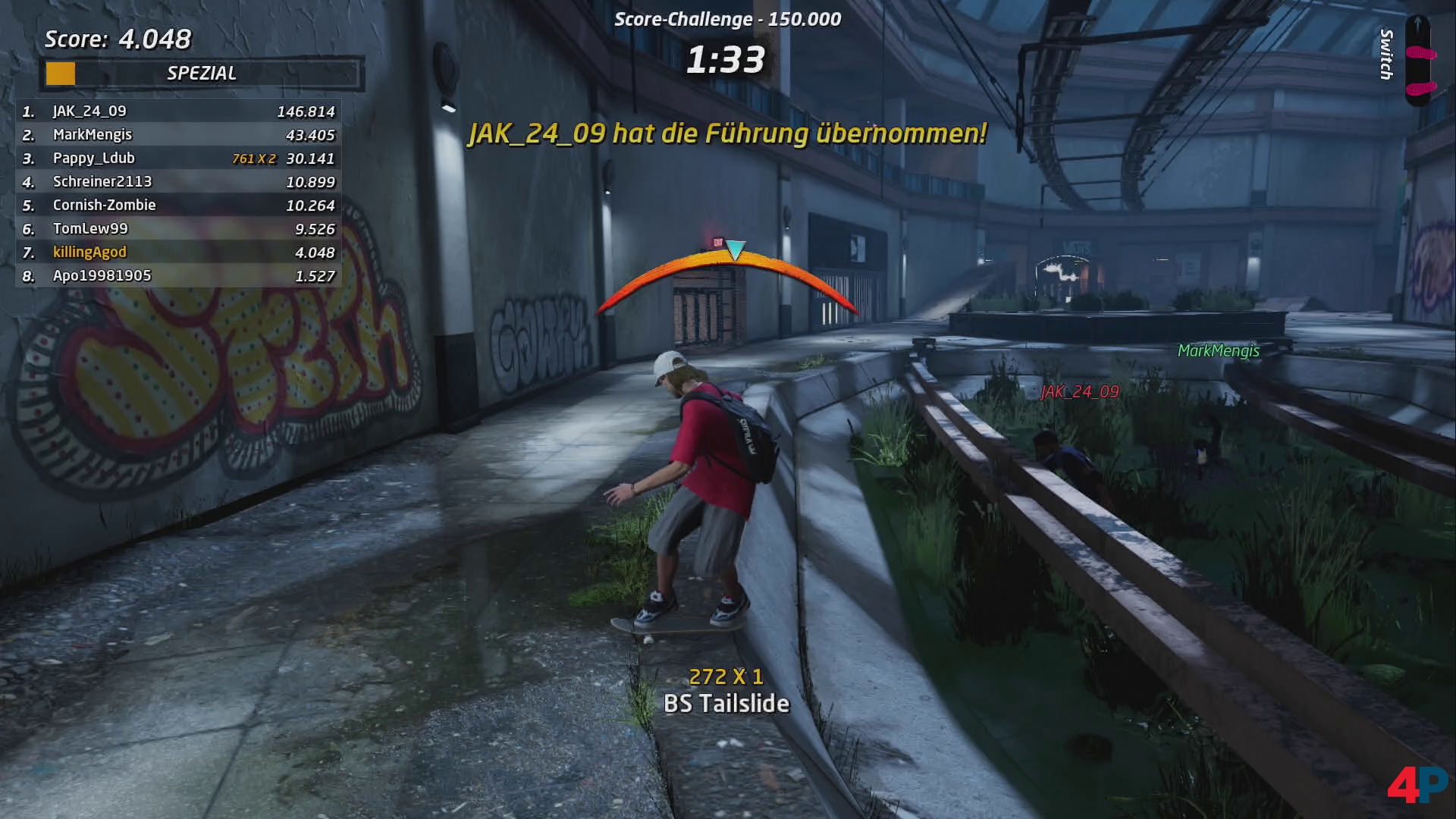This screenshot has width=1456, height=819.
Task: Select TomLew99 leaderboard row
Action: pos(178,229)
